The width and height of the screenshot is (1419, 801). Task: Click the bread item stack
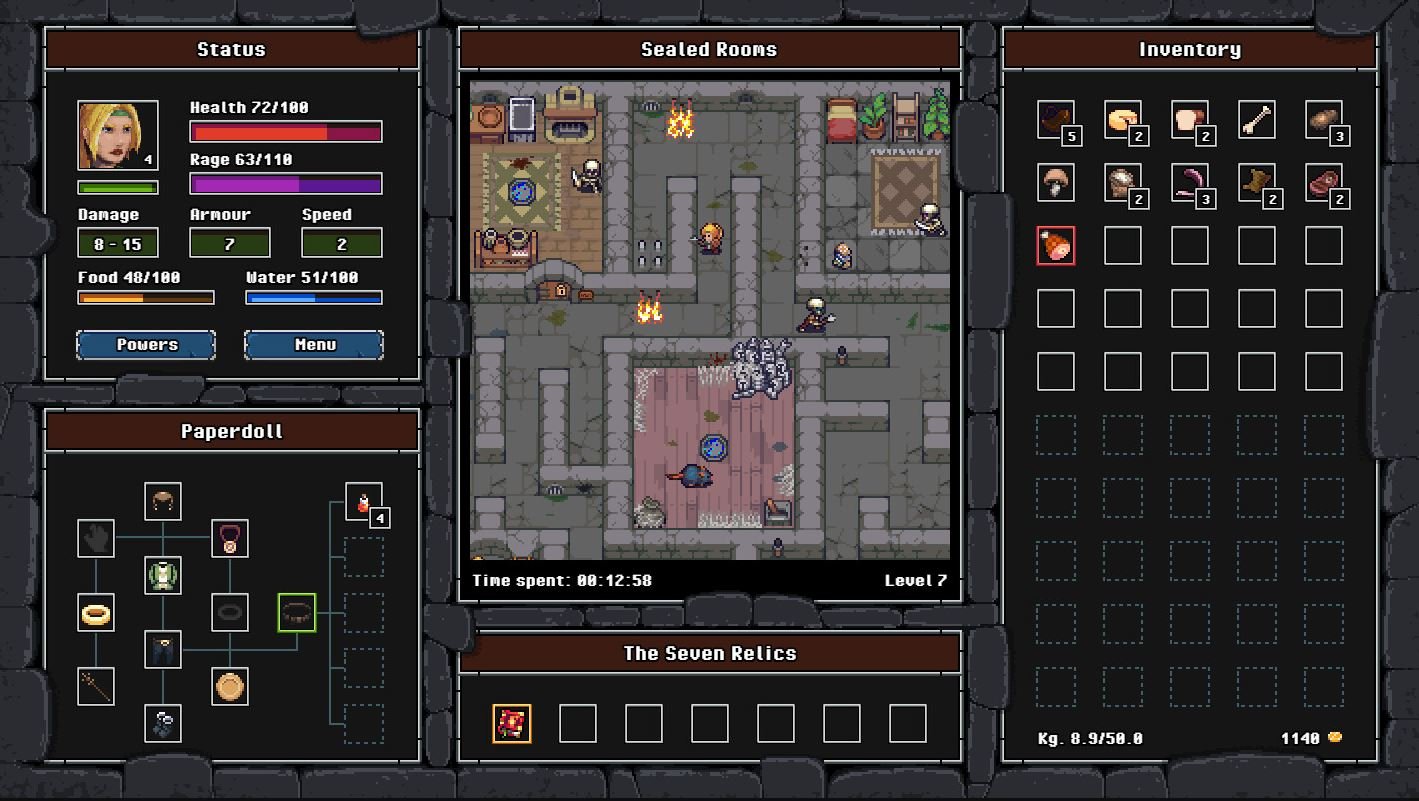[x=1189, y=118]
